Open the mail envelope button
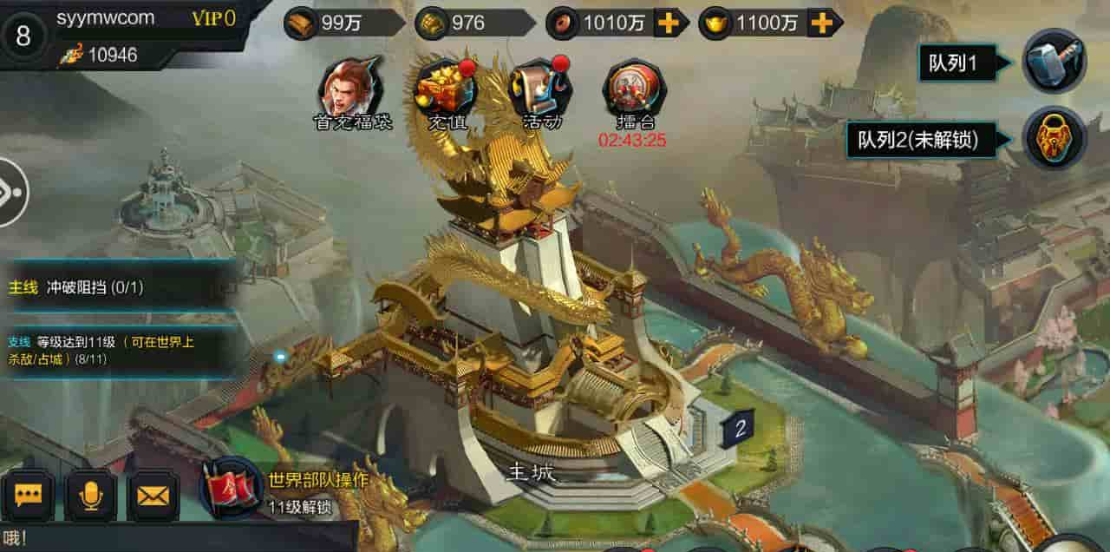Image resolution: width=1111 pixels, height=552 pixels. pyautogui.click(x=153, y=496)
